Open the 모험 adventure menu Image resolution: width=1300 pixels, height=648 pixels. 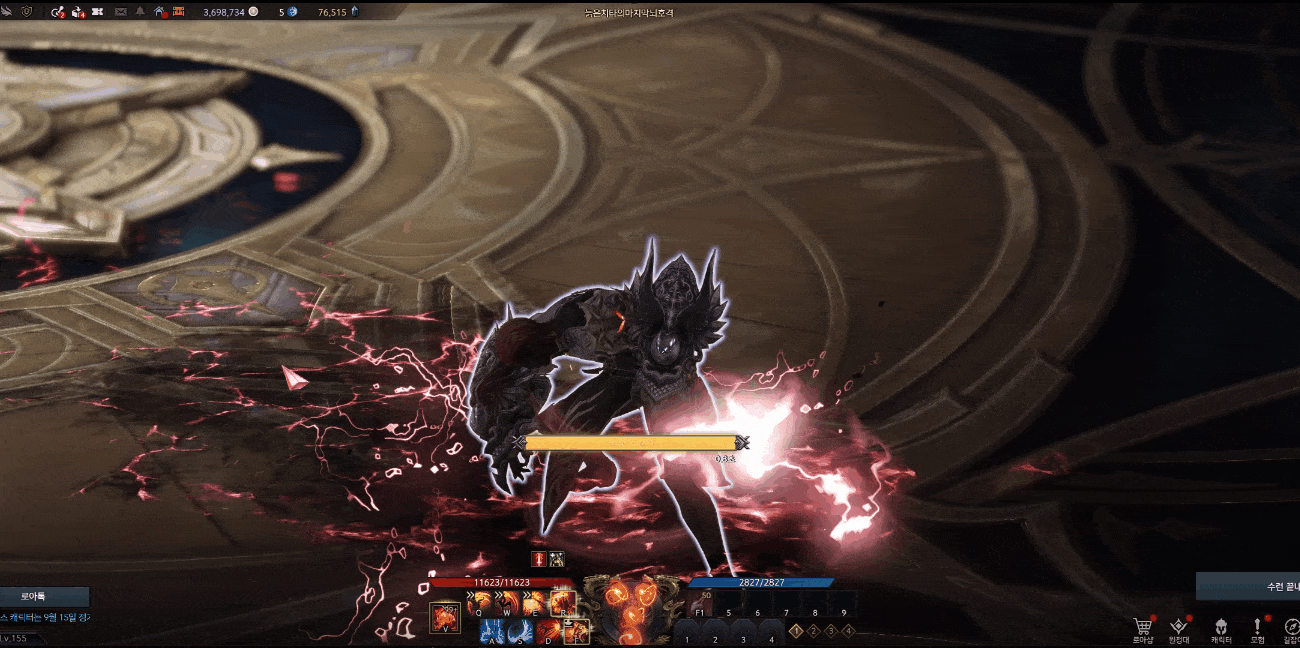pyautogui.click(x=1258, y=628)
